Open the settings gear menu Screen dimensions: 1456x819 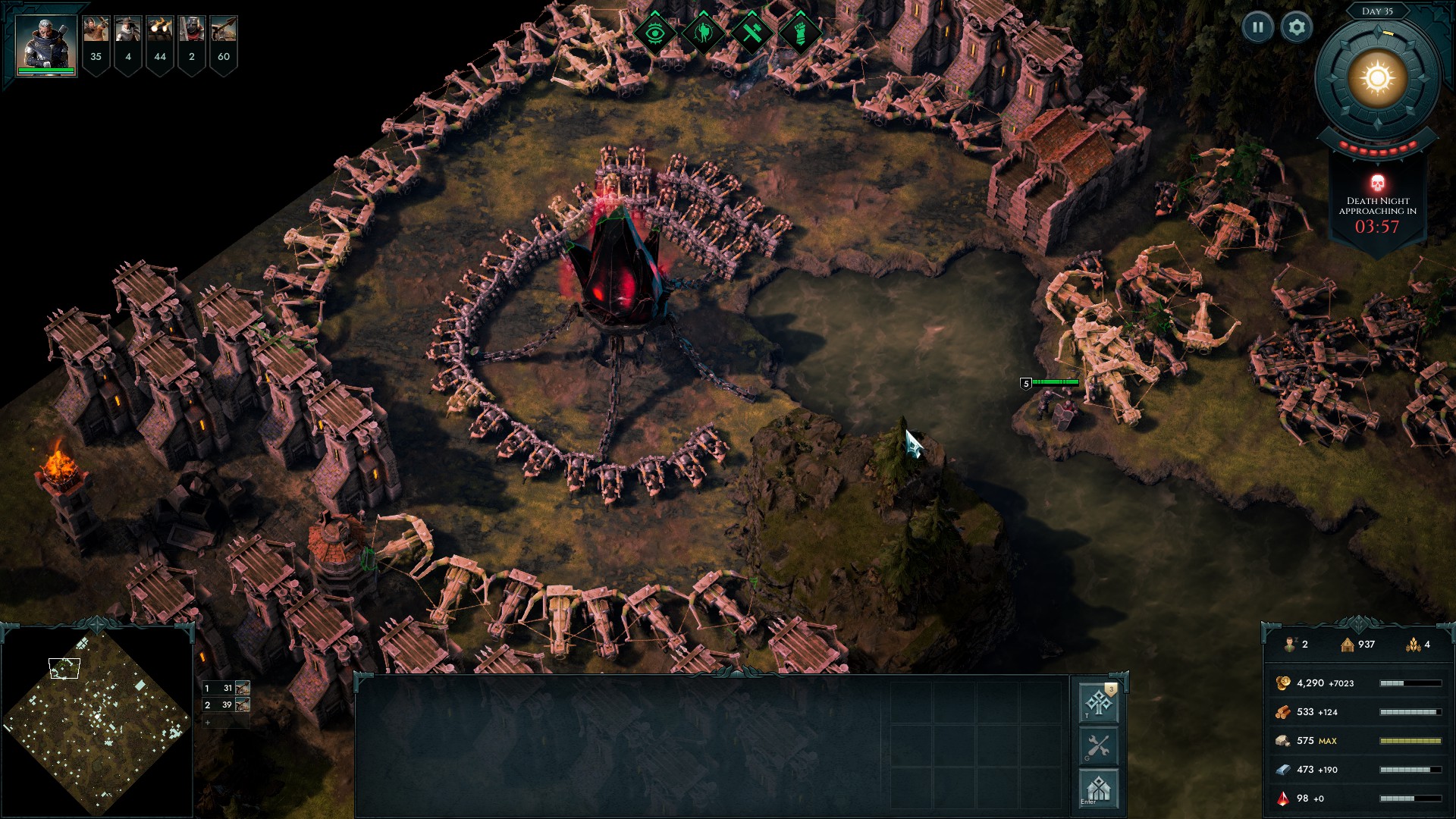click(x=1298, y=26)
